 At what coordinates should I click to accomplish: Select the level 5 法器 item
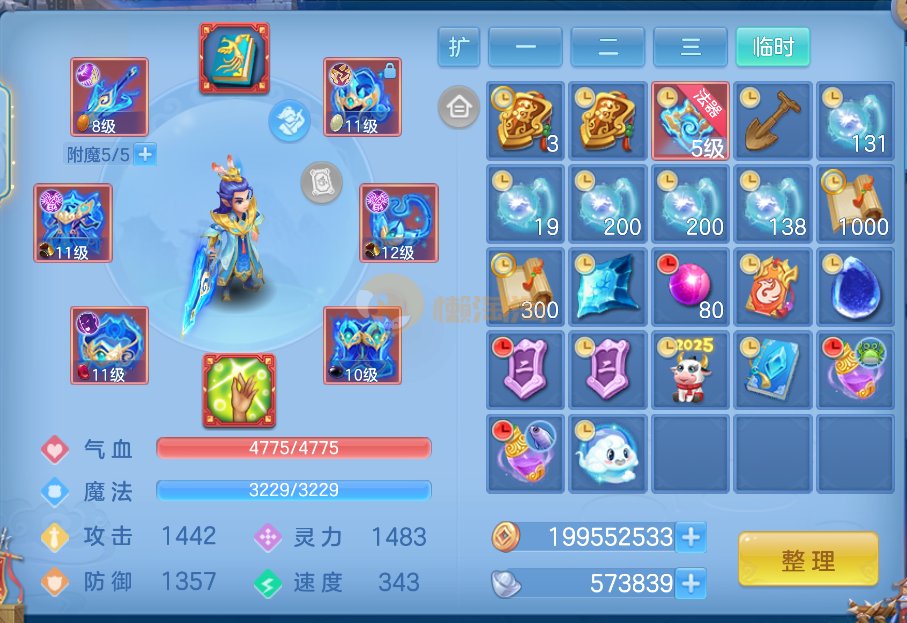click(690, 120)
